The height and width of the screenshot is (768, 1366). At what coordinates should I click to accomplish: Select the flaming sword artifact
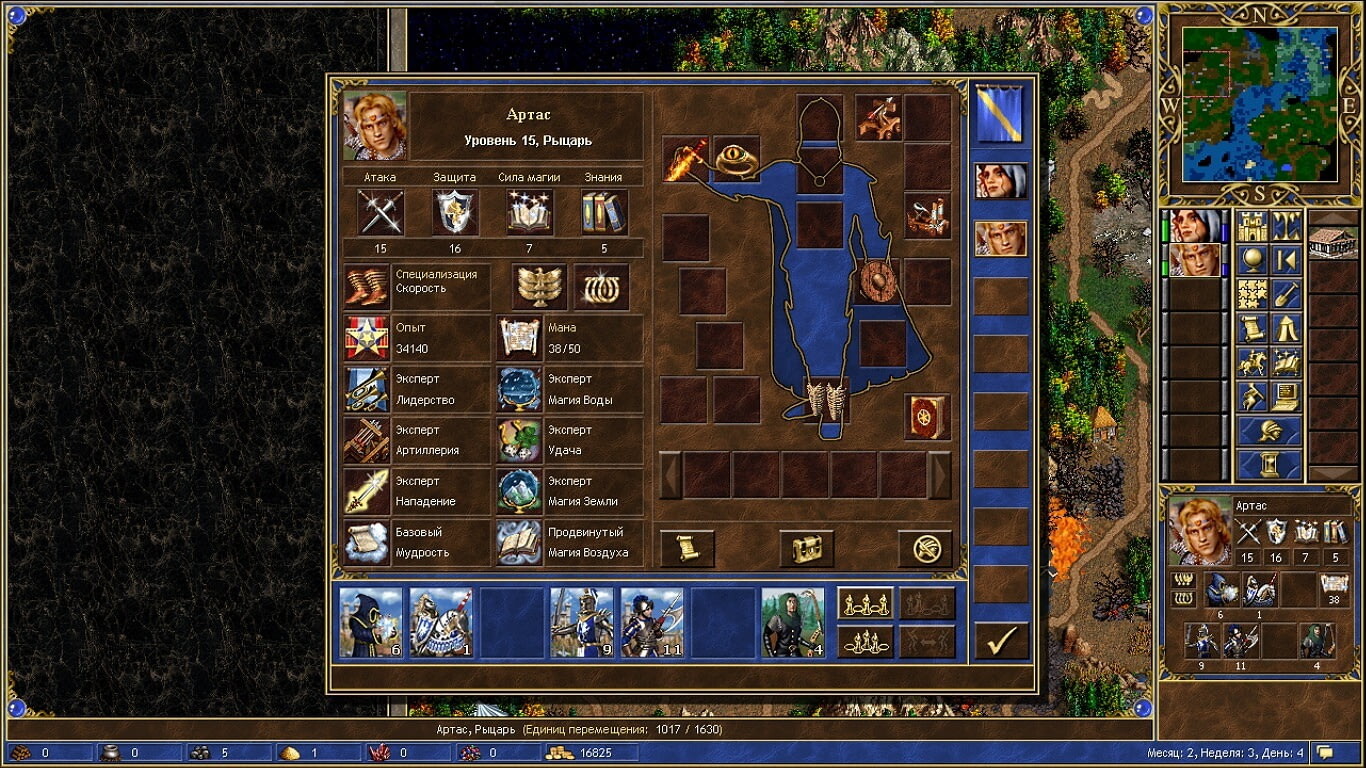pos(686,160)
